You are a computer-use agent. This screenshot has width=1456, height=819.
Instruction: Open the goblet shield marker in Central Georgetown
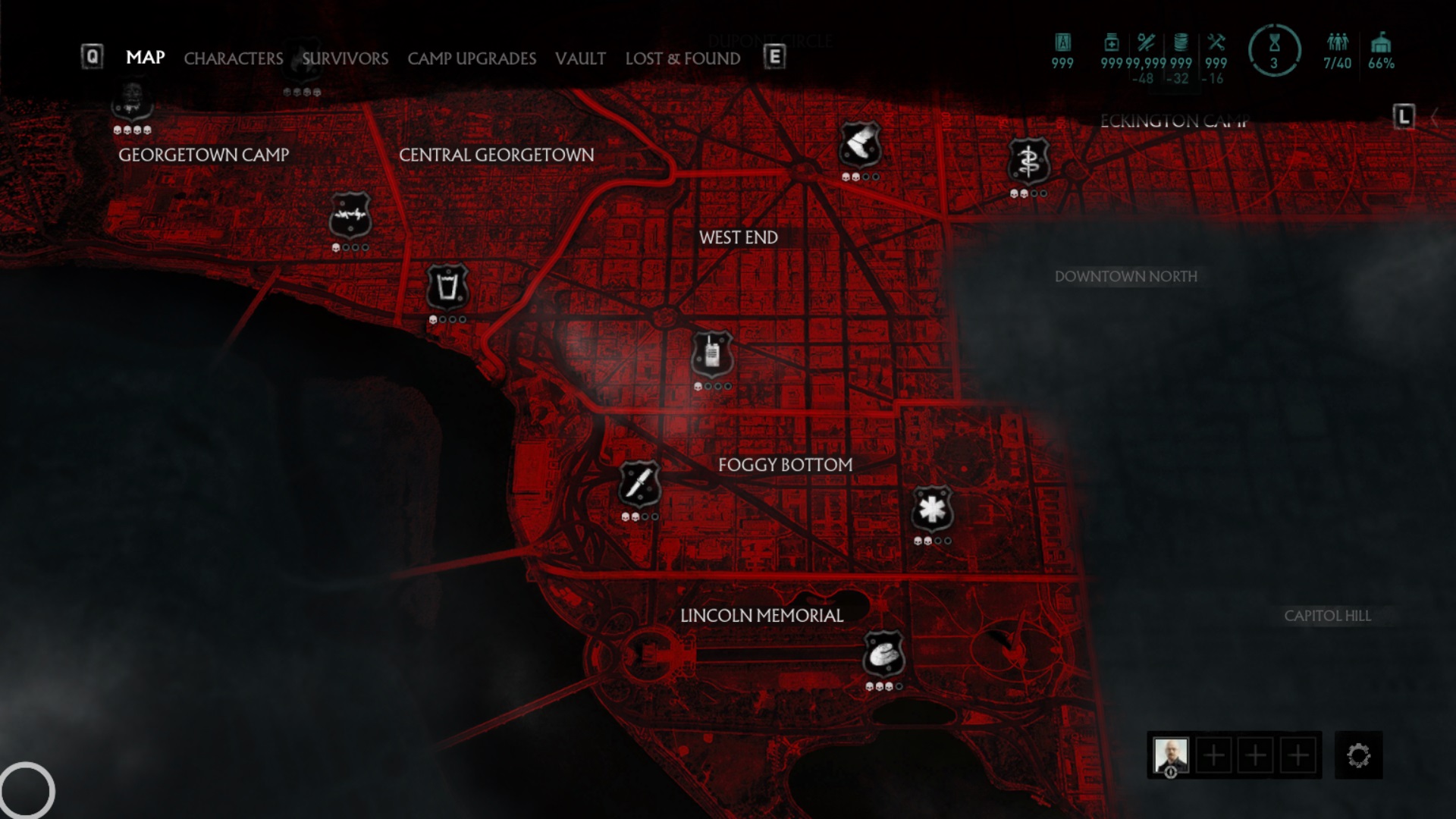[x=447, y=288]
